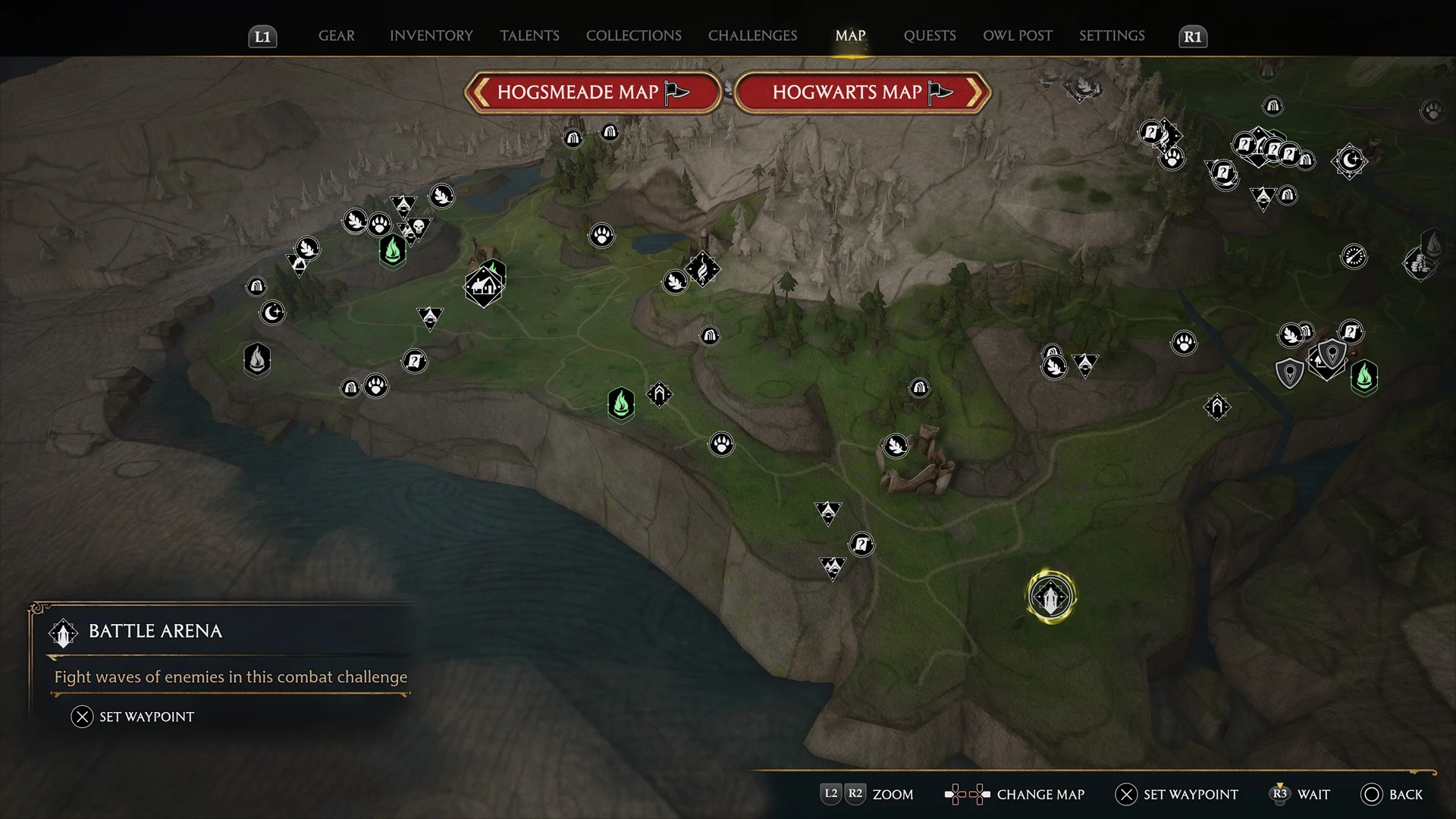Switch to the Hogsmeade Map

point(592,93)
